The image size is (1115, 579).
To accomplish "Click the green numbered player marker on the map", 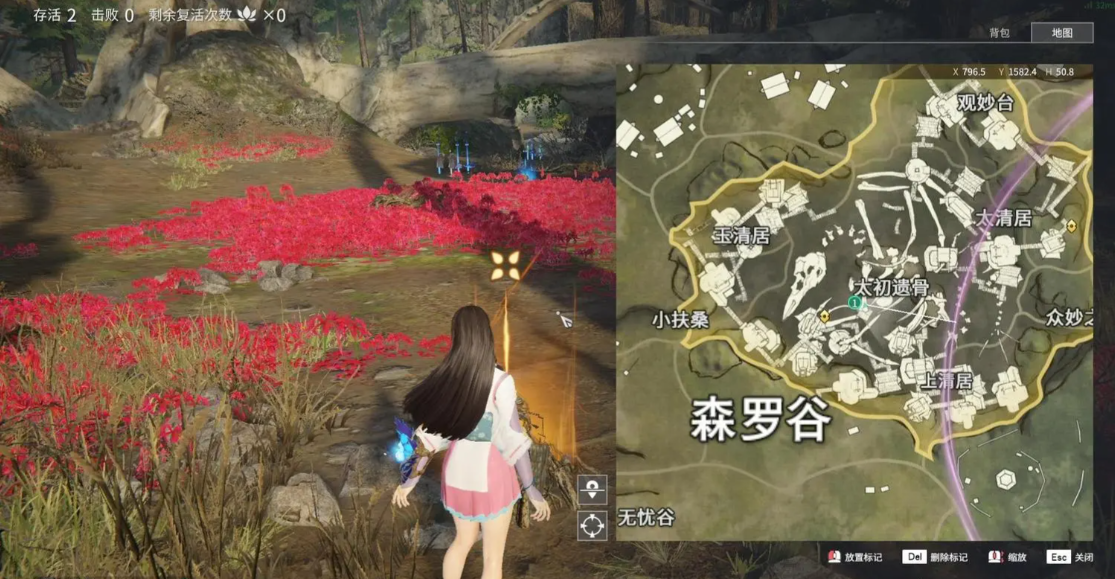I will pos(854,302).
